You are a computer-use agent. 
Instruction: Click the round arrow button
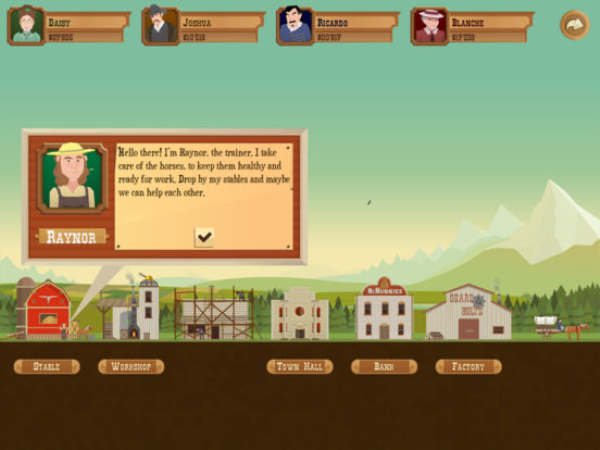coord(574,24)
